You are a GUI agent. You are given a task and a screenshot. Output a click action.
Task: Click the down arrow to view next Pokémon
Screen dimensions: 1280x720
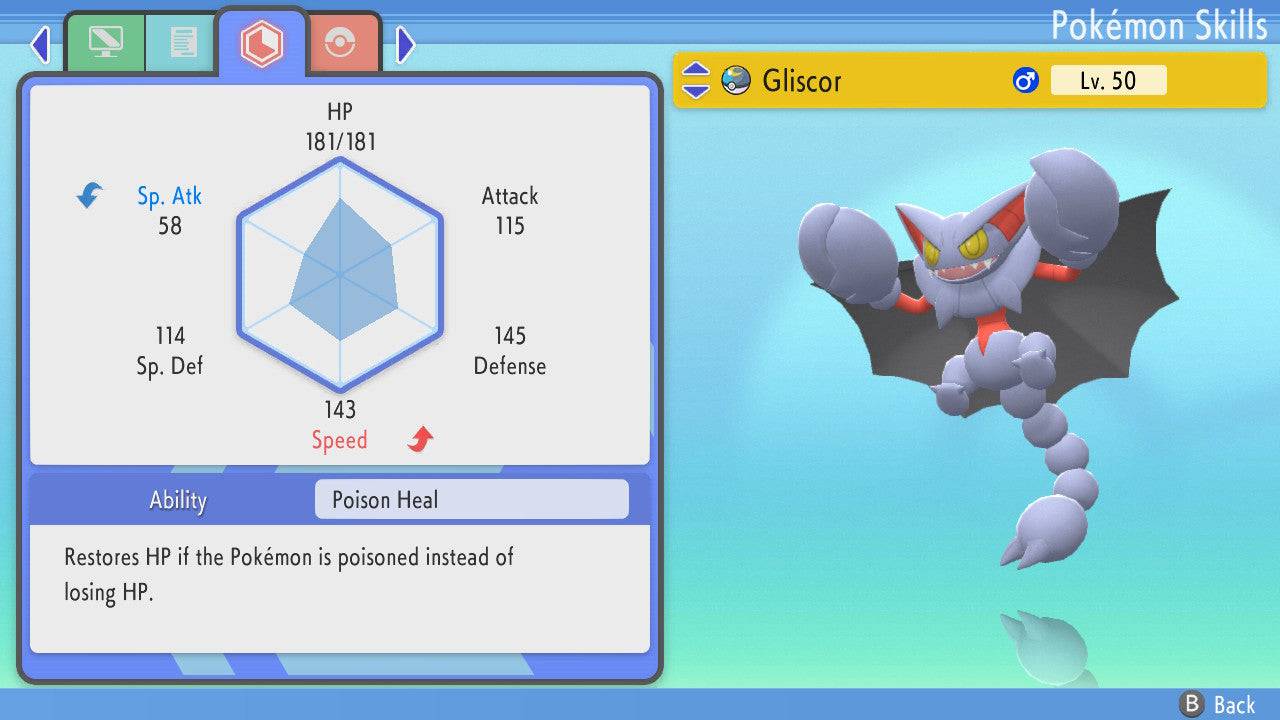tap(695, 90)
